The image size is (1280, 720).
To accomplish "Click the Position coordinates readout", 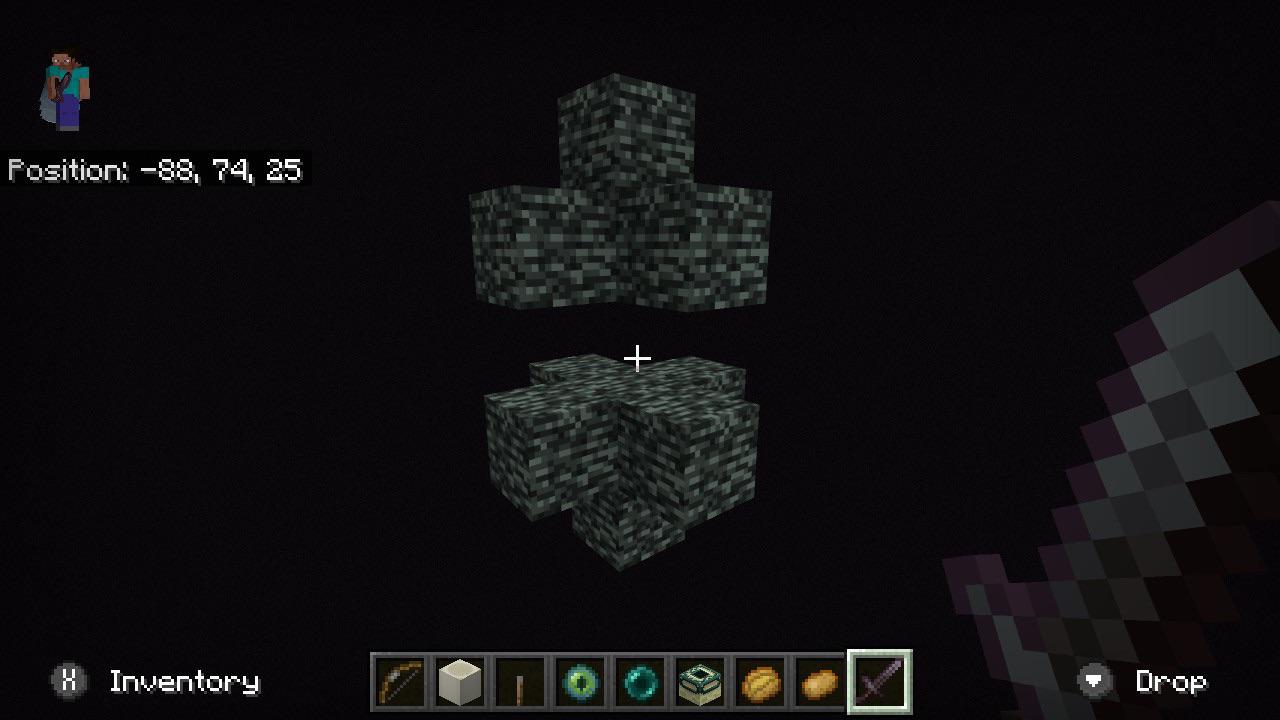I will click(x=155, y=170).
